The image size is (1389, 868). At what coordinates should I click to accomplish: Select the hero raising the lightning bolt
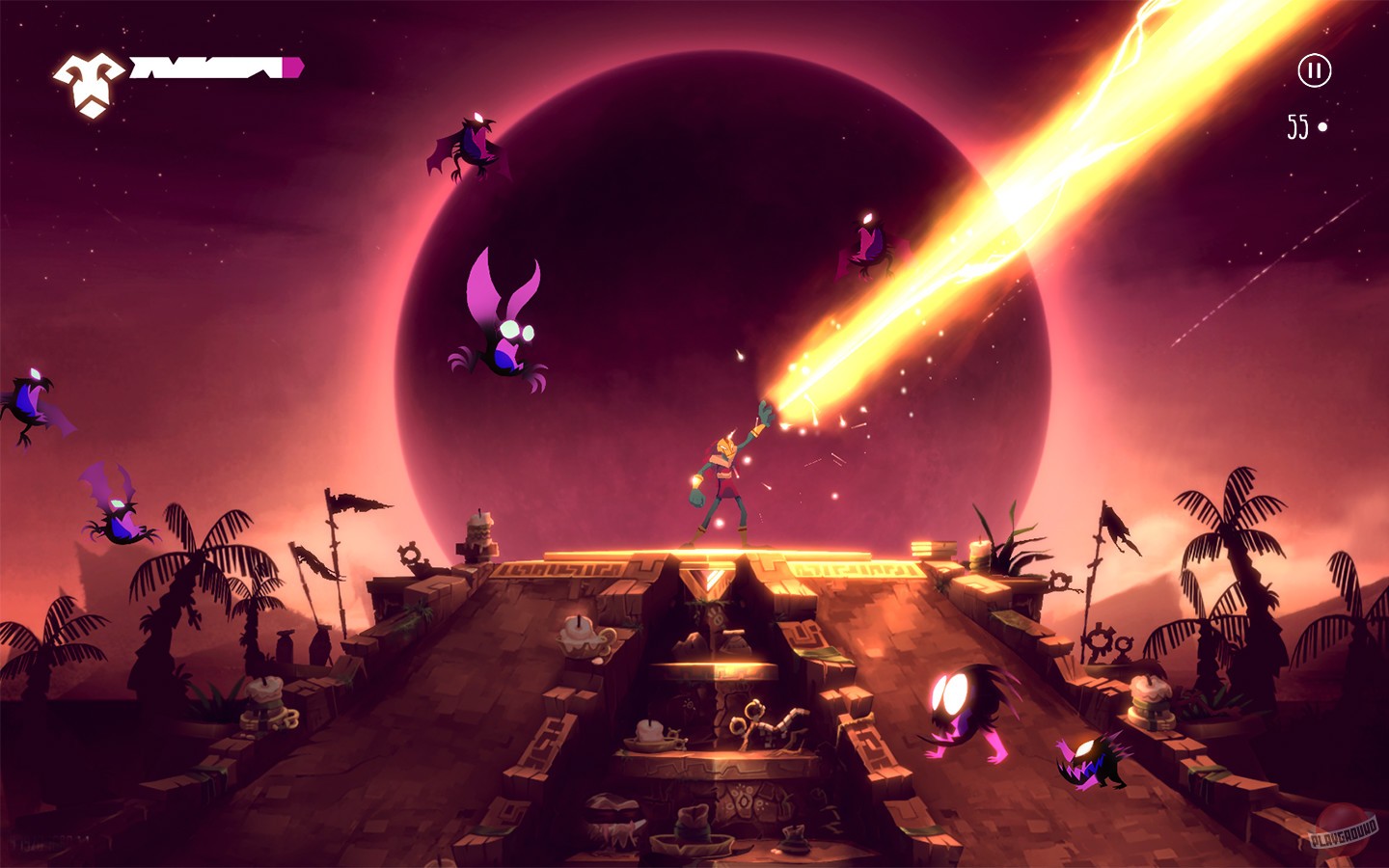click(725, 473)
